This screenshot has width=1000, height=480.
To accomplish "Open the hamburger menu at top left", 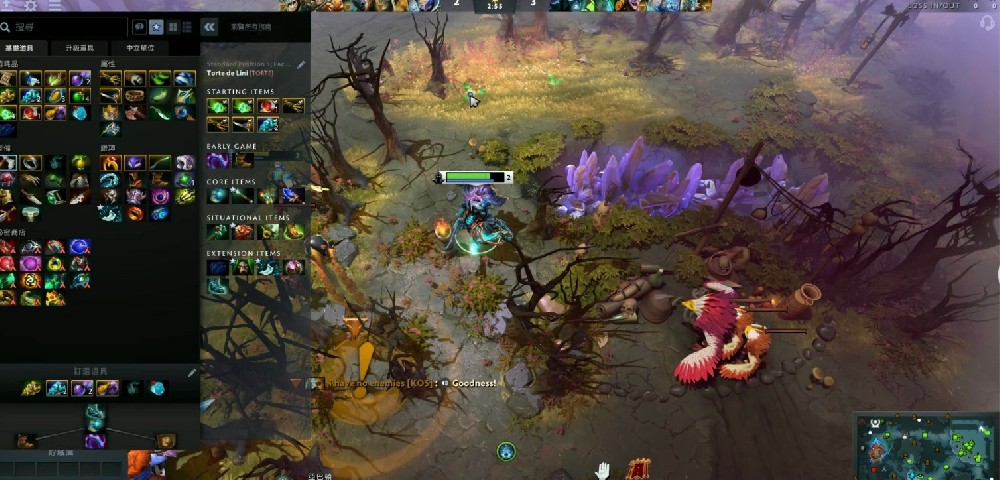I will [x=55, y=6].
